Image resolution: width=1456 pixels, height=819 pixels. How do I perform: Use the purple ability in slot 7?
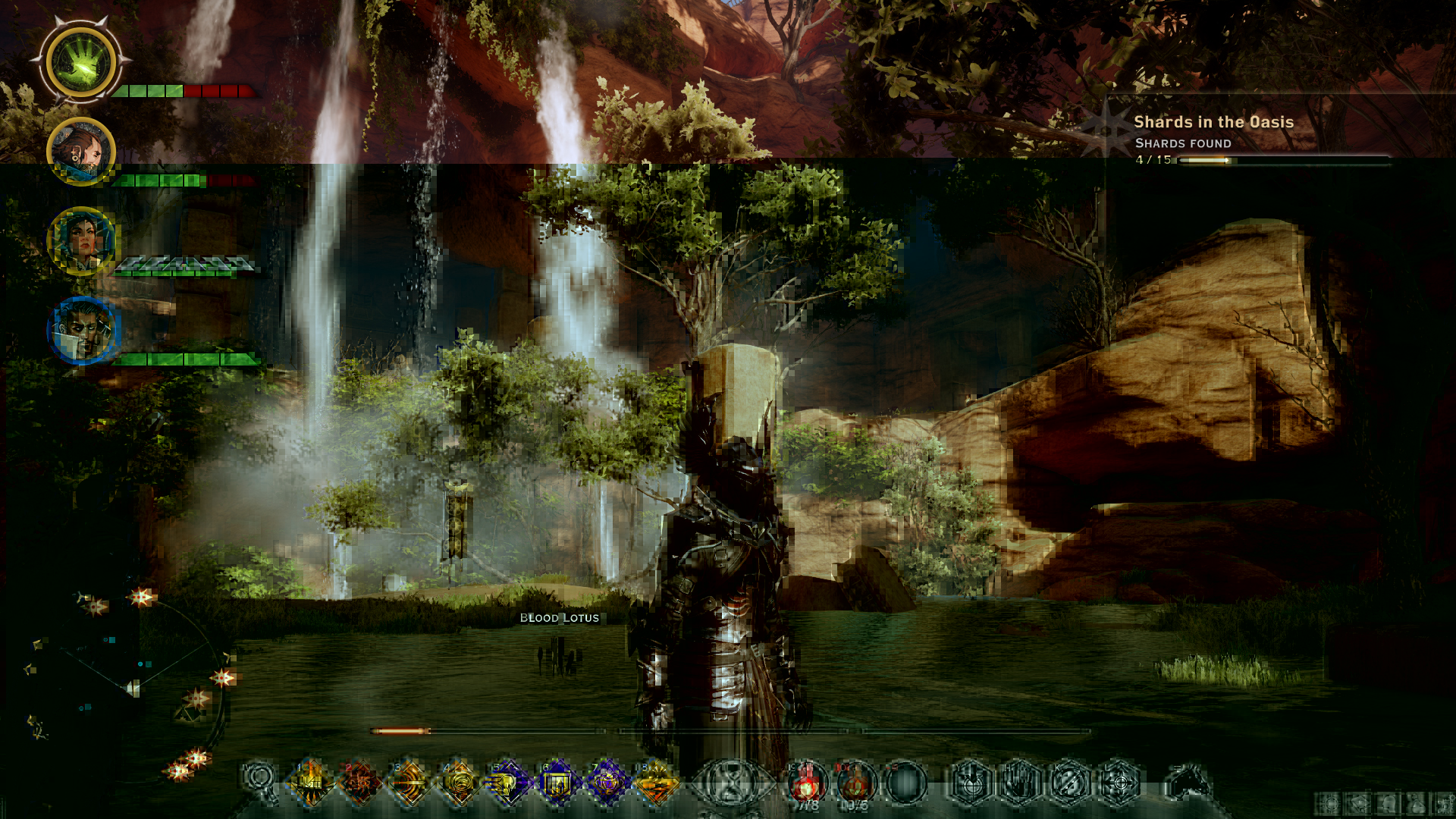[x=607, y=781]
